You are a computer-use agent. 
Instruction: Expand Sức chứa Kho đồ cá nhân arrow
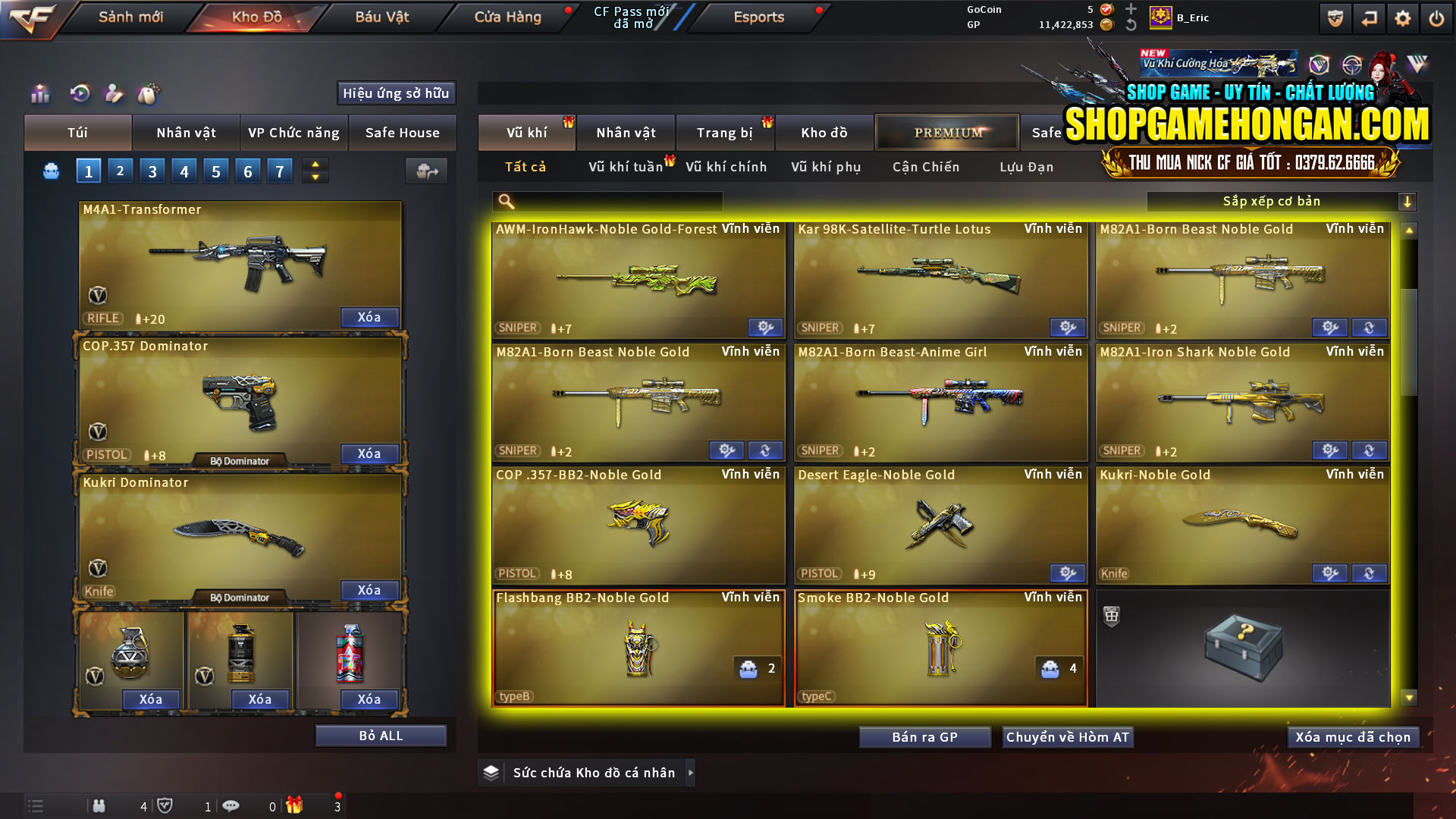(691, 772)
